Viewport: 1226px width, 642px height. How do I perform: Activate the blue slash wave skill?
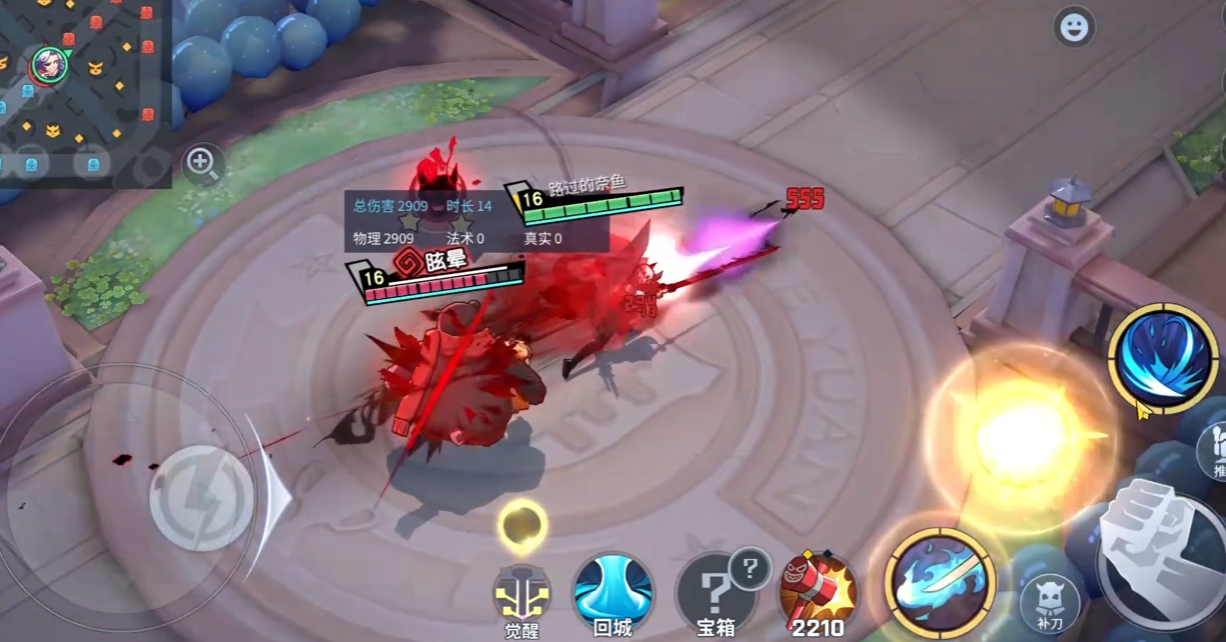coord(1162,358)
